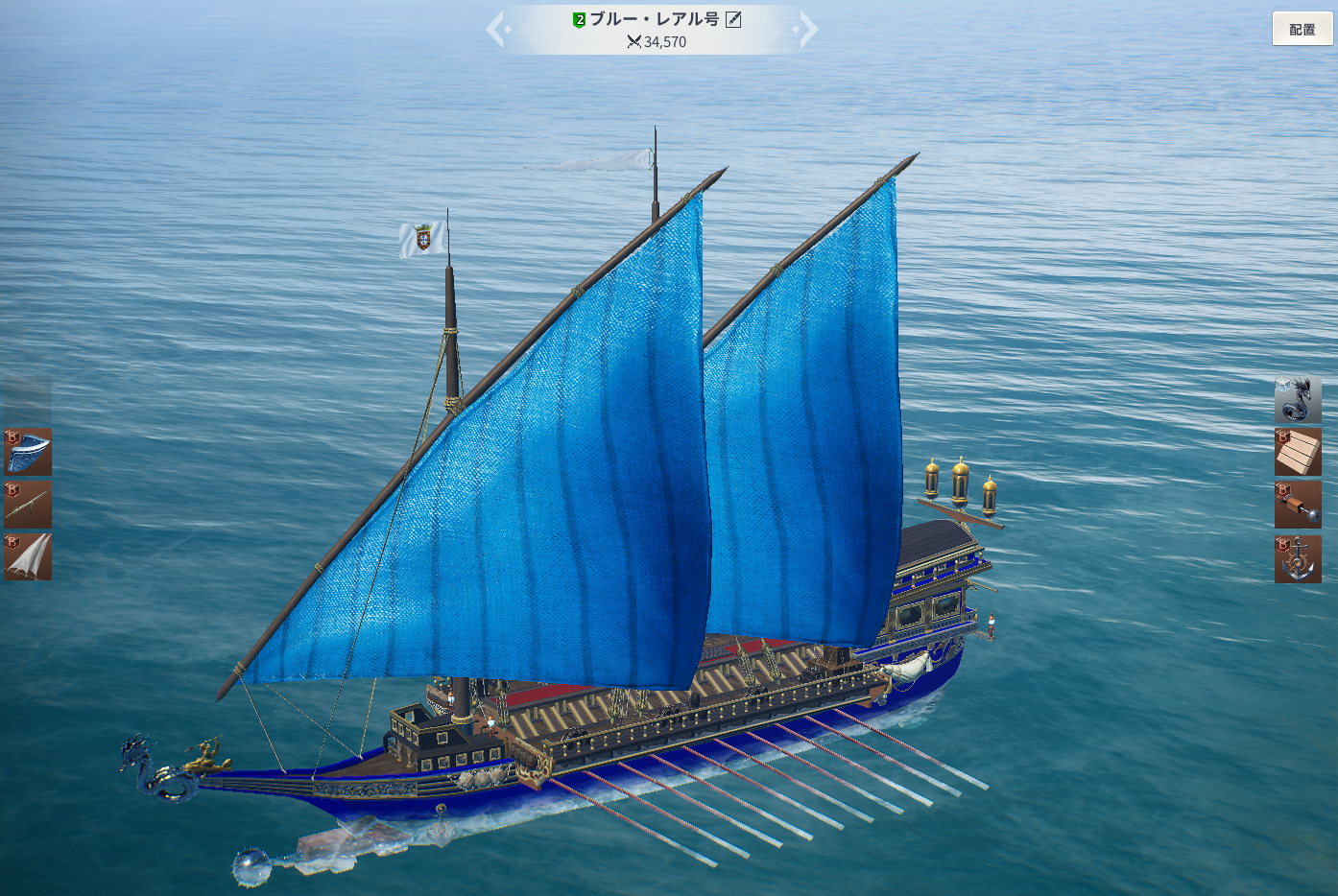Viewport: 1338px width, 896px height.
Task: Open the 配置 placement button
Action: 1302,29
